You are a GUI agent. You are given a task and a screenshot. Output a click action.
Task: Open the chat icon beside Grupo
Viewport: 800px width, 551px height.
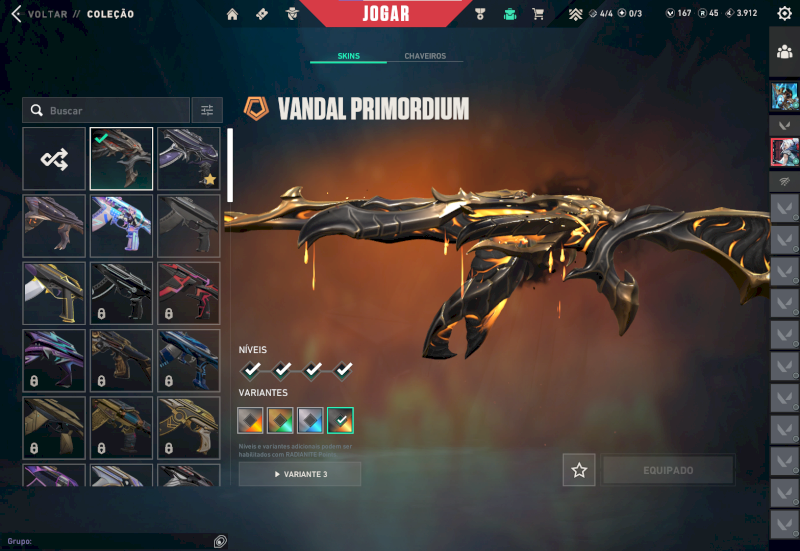220,541
